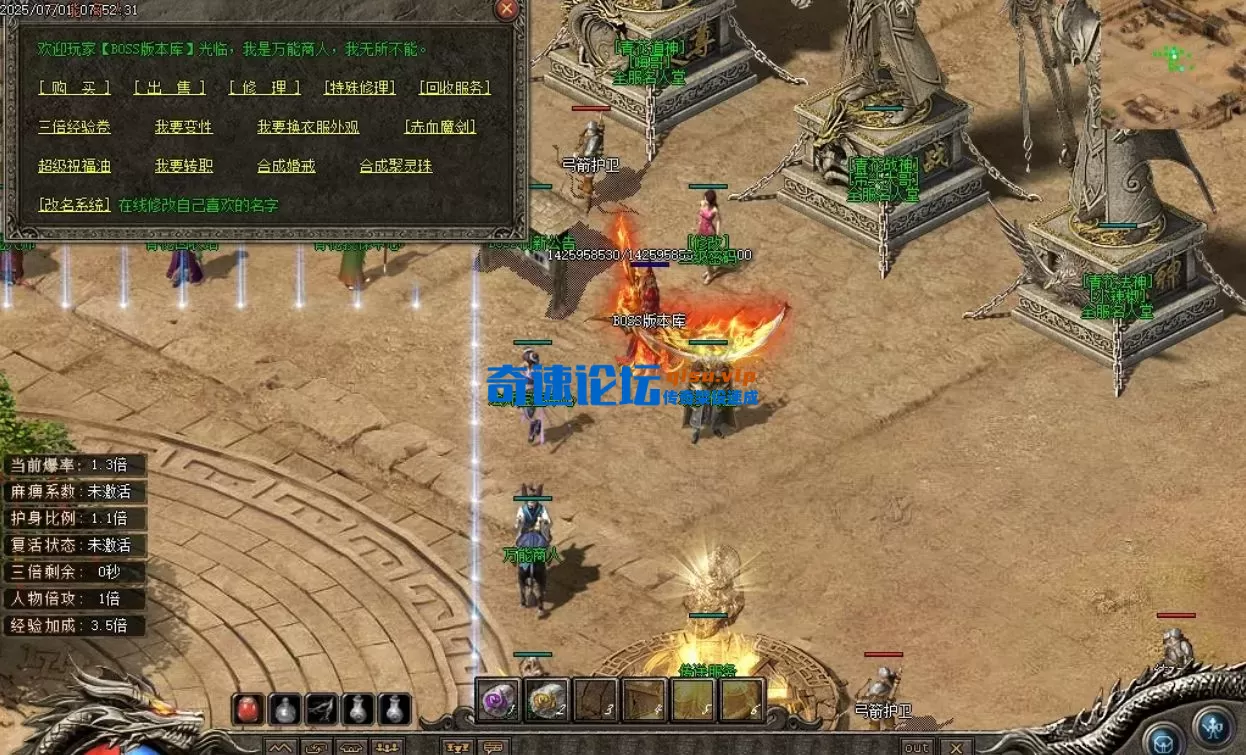Click the 'out' button on bottom bar
The height and width of the screenshot is (755, 1246).
pyautogui.click(x=916, y=747)
